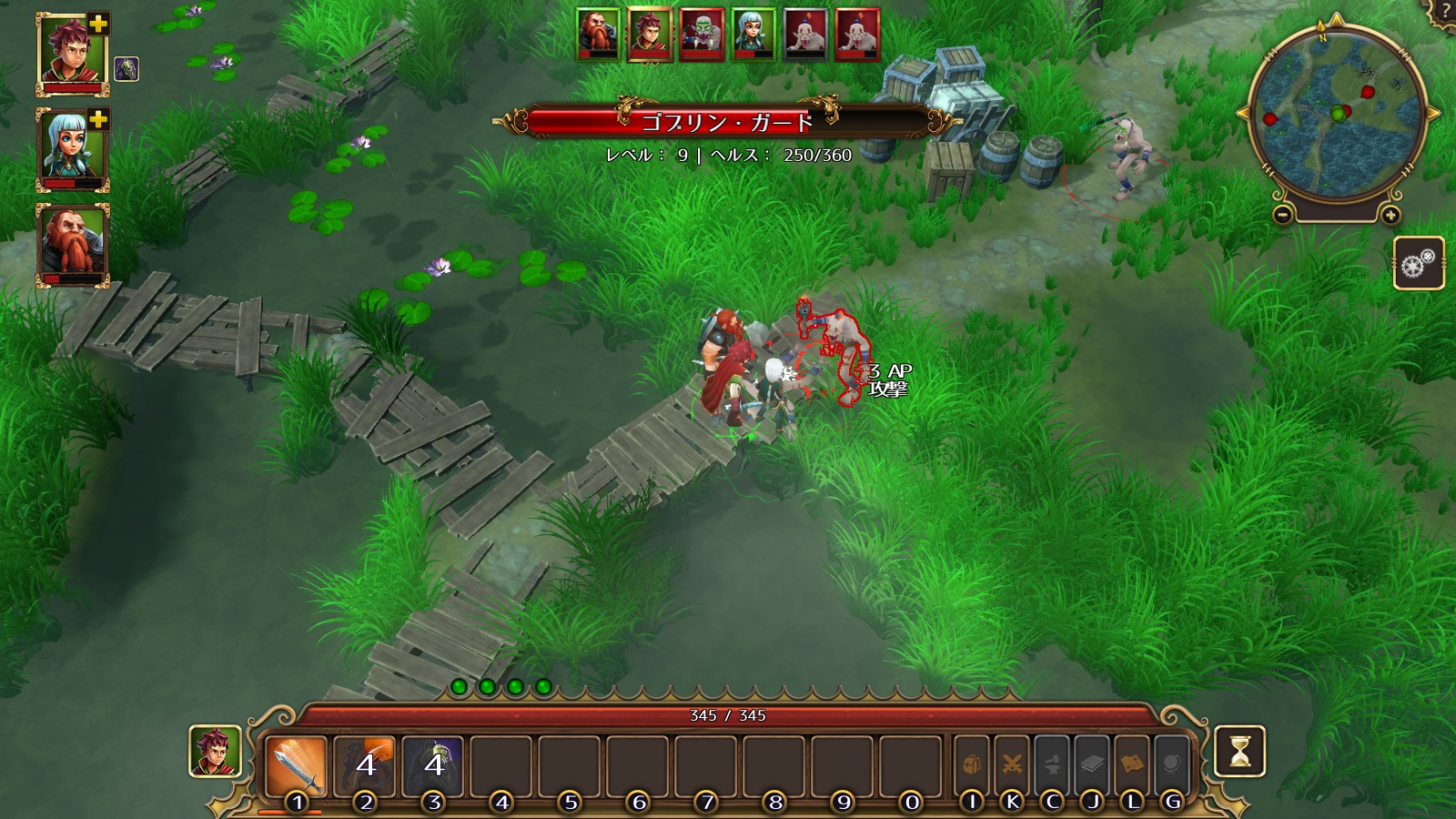Open the inventory backpack icon
The width and height of the screenshot is (1456, 819).
pyautogui.click(x=971, y=764)
